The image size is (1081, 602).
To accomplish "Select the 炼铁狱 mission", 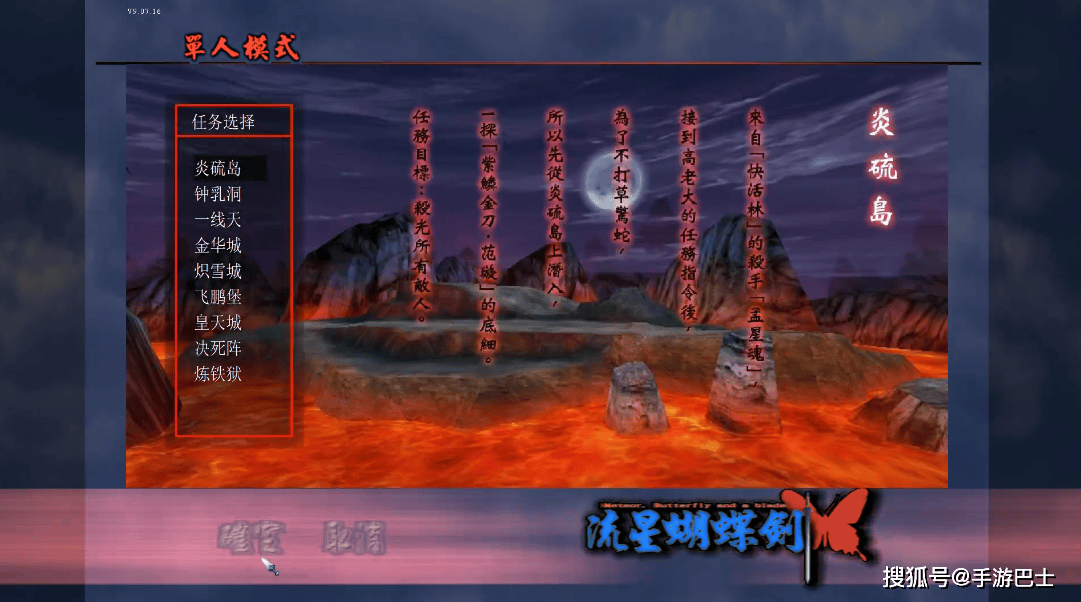I will click(218, 374).
